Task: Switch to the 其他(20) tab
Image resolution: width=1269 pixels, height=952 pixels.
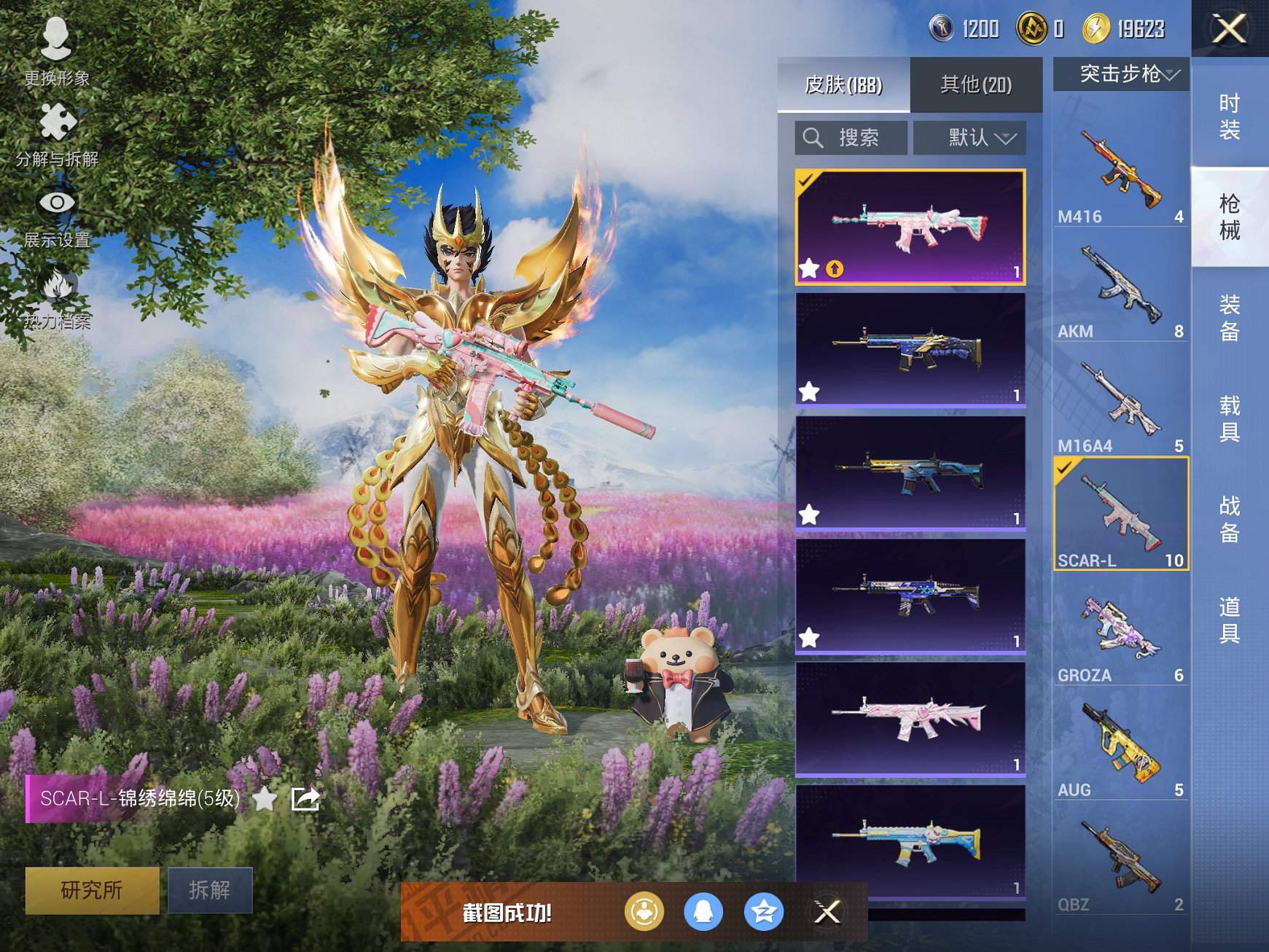Action: click(x=975, y=85)
